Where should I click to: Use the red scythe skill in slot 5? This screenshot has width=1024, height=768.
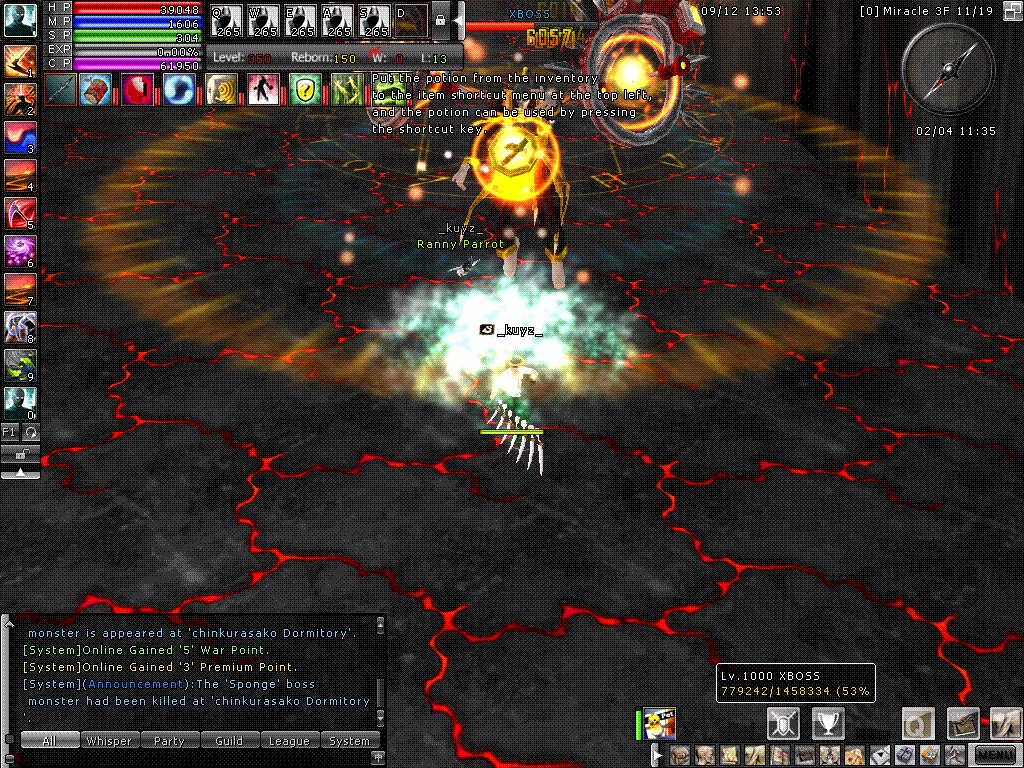[x=20, y=213]
